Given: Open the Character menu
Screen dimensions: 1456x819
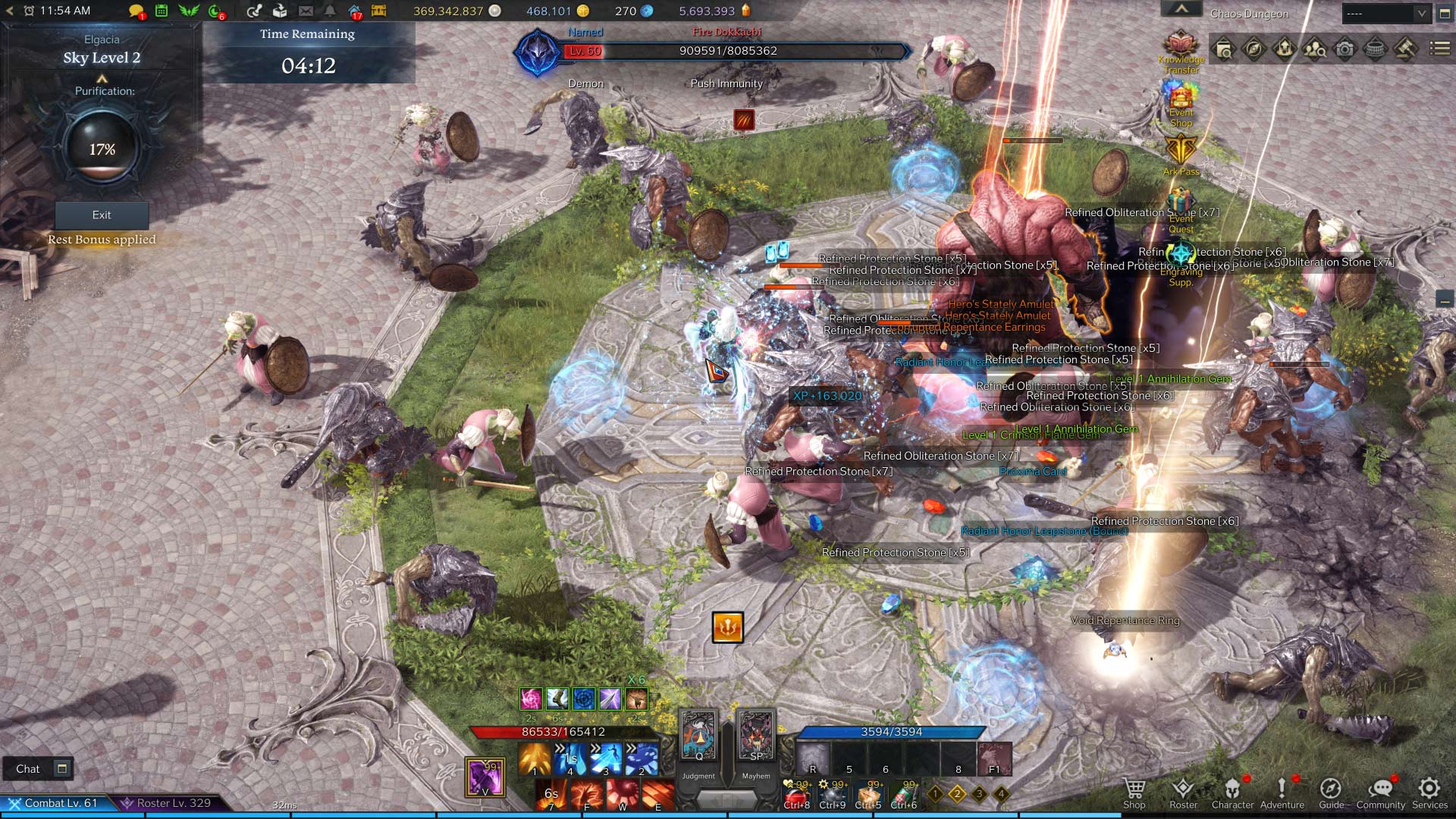Looking at the screenshot, I should click(x=1232, y=792).
